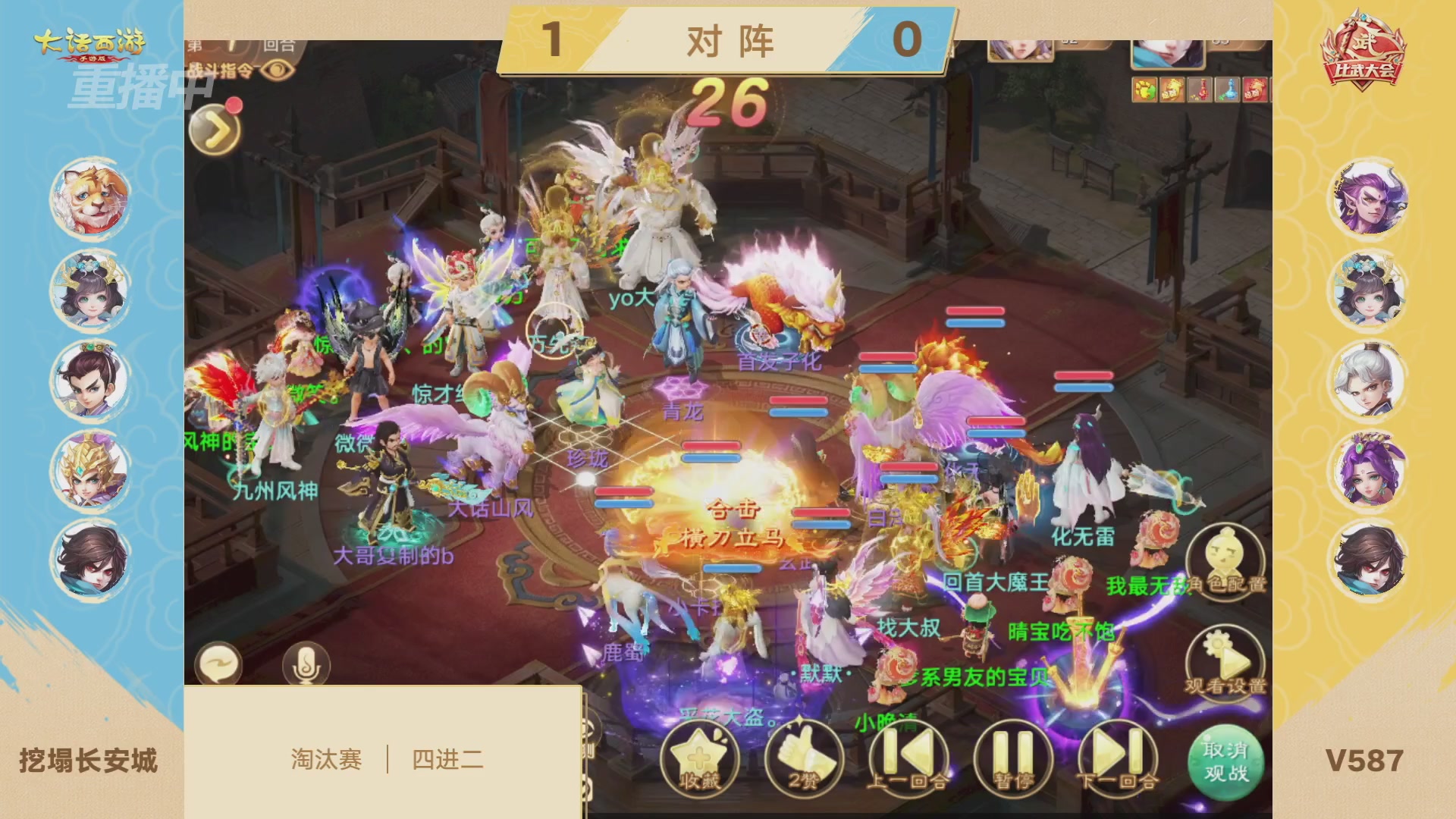Switch to the 淘汰赛 tab

tap(328, 758)
